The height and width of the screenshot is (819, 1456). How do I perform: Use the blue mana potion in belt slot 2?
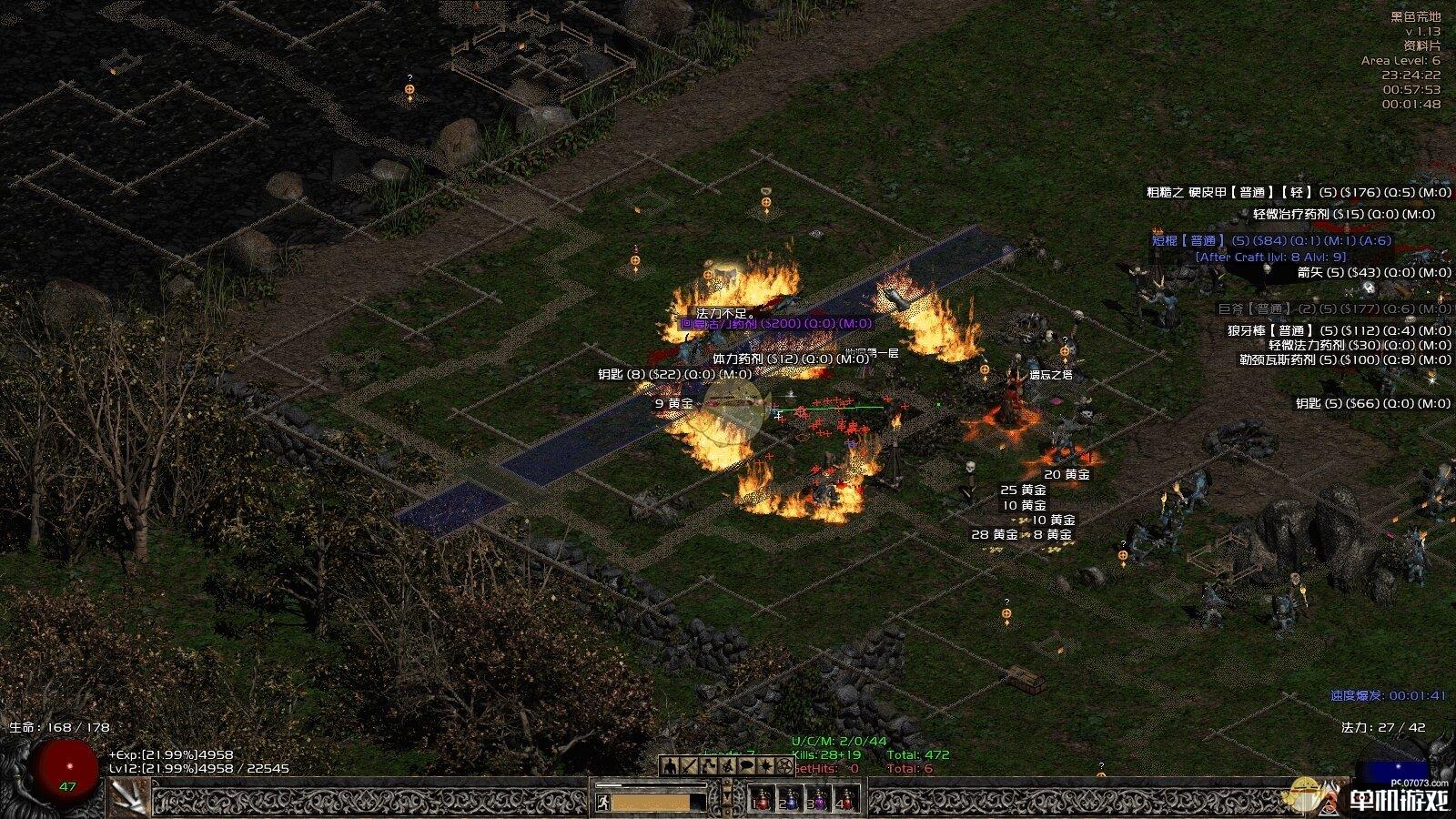[789, 800]
